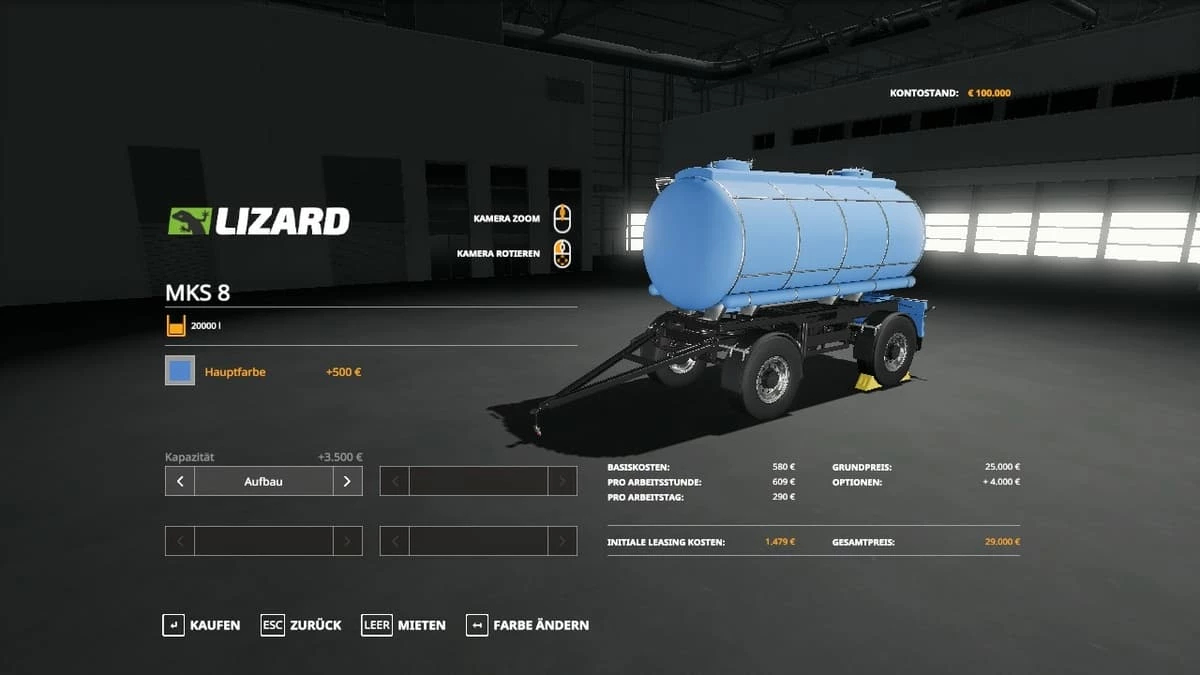Buy the trailer with Kaufen
The image size is (1200, 675).
[201, 625]
